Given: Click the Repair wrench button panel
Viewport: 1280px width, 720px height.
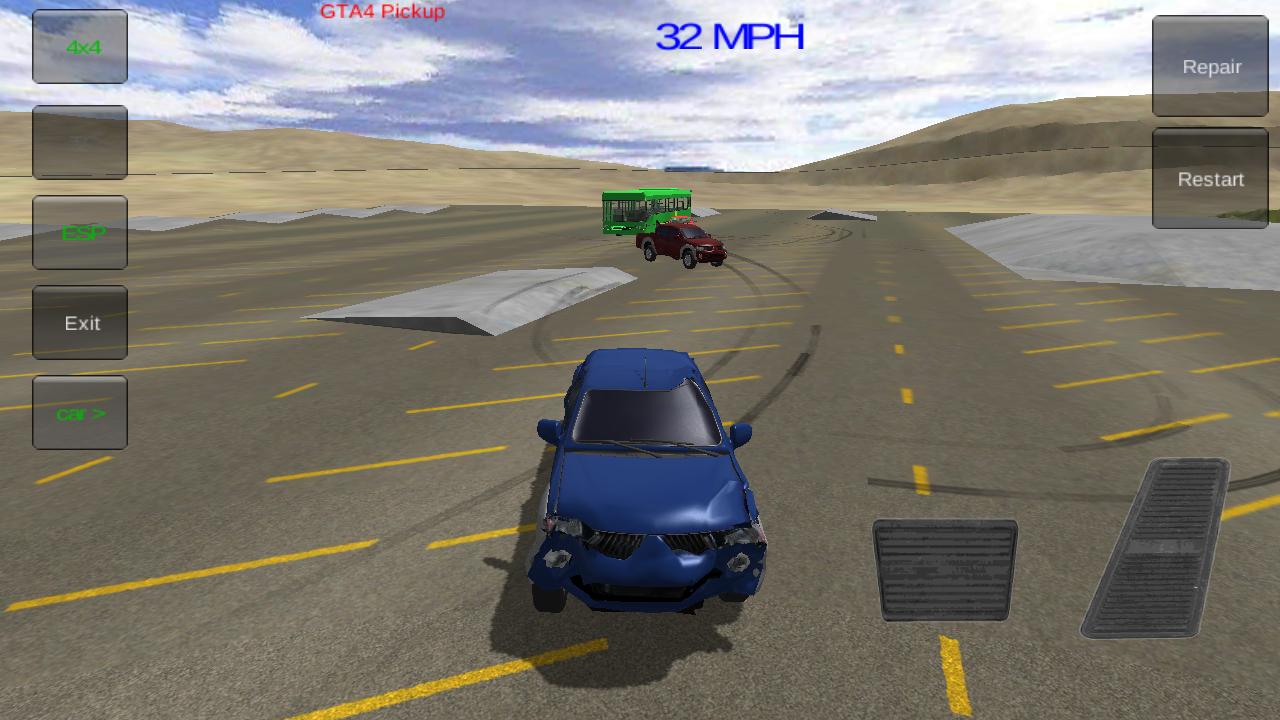Looking at the screenshot, I should click(x=1210, y=66).
